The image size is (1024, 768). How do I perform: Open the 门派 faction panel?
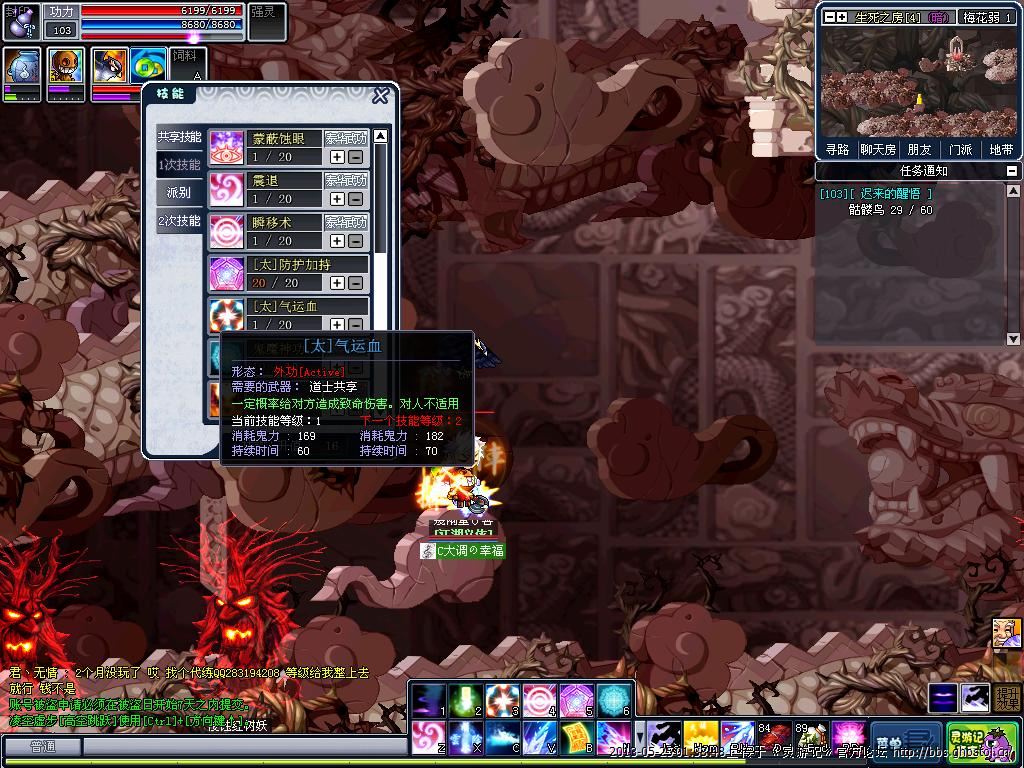coord(960,149)
